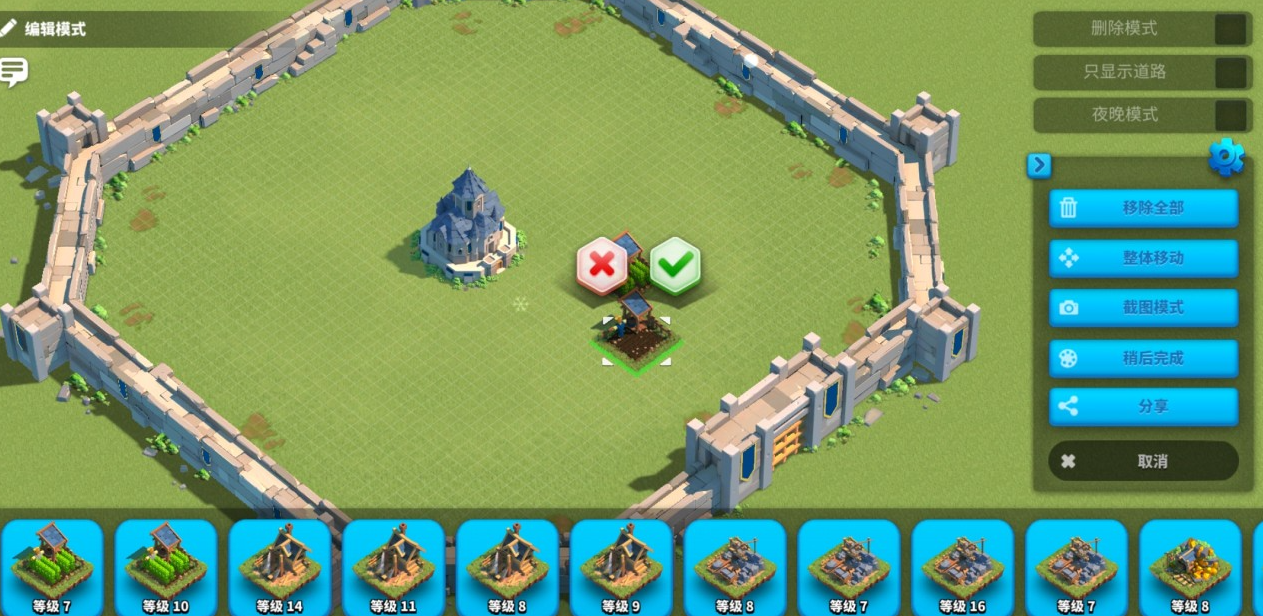The height and width of the screenshot is (616, 1263).
Task: Cancel building placement with the red X
Action: coord(602,265)
